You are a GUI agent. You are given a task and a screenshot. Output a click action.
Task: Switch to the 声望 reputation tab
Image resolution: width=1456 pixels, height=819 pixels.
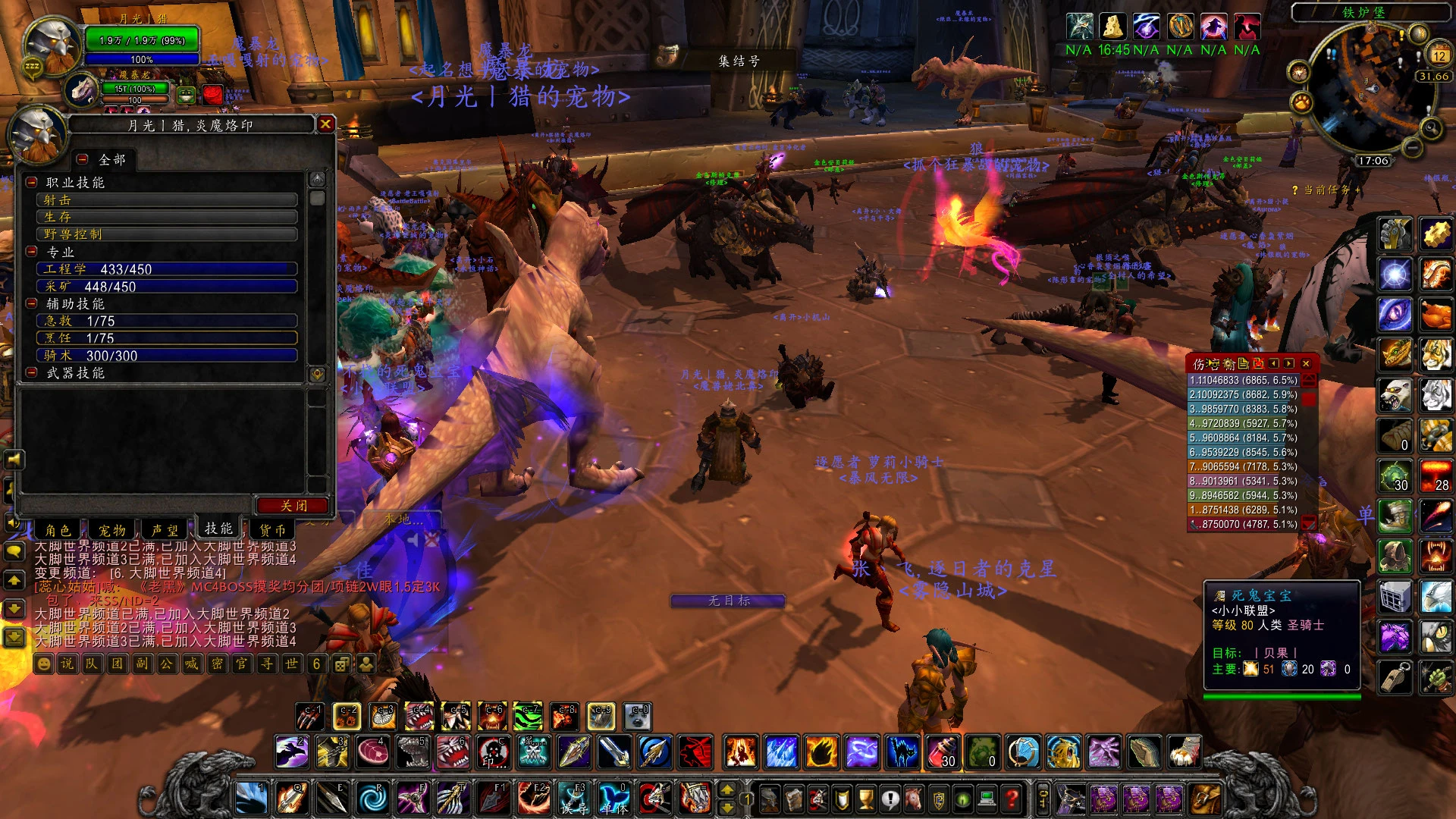(x=165, y=530)
